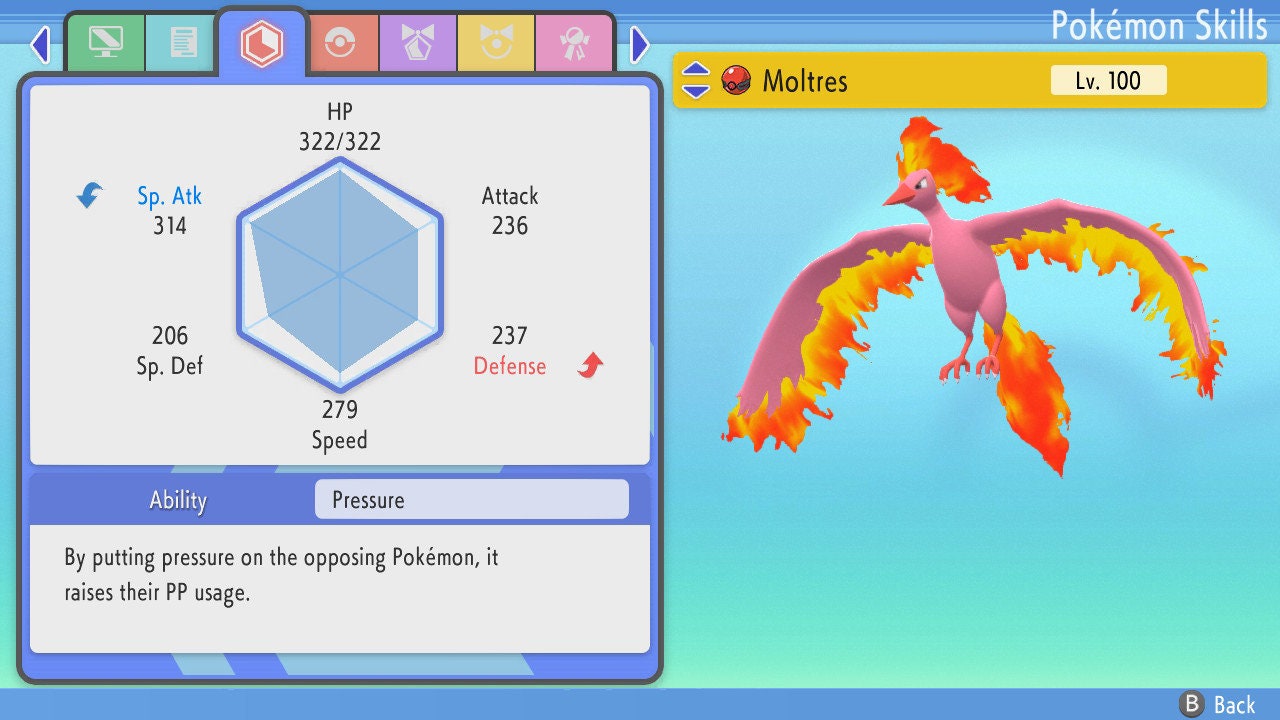Click the left arrow beside the tabs
The height and width of the screenshot is (720, 1280).
[40, 44]
